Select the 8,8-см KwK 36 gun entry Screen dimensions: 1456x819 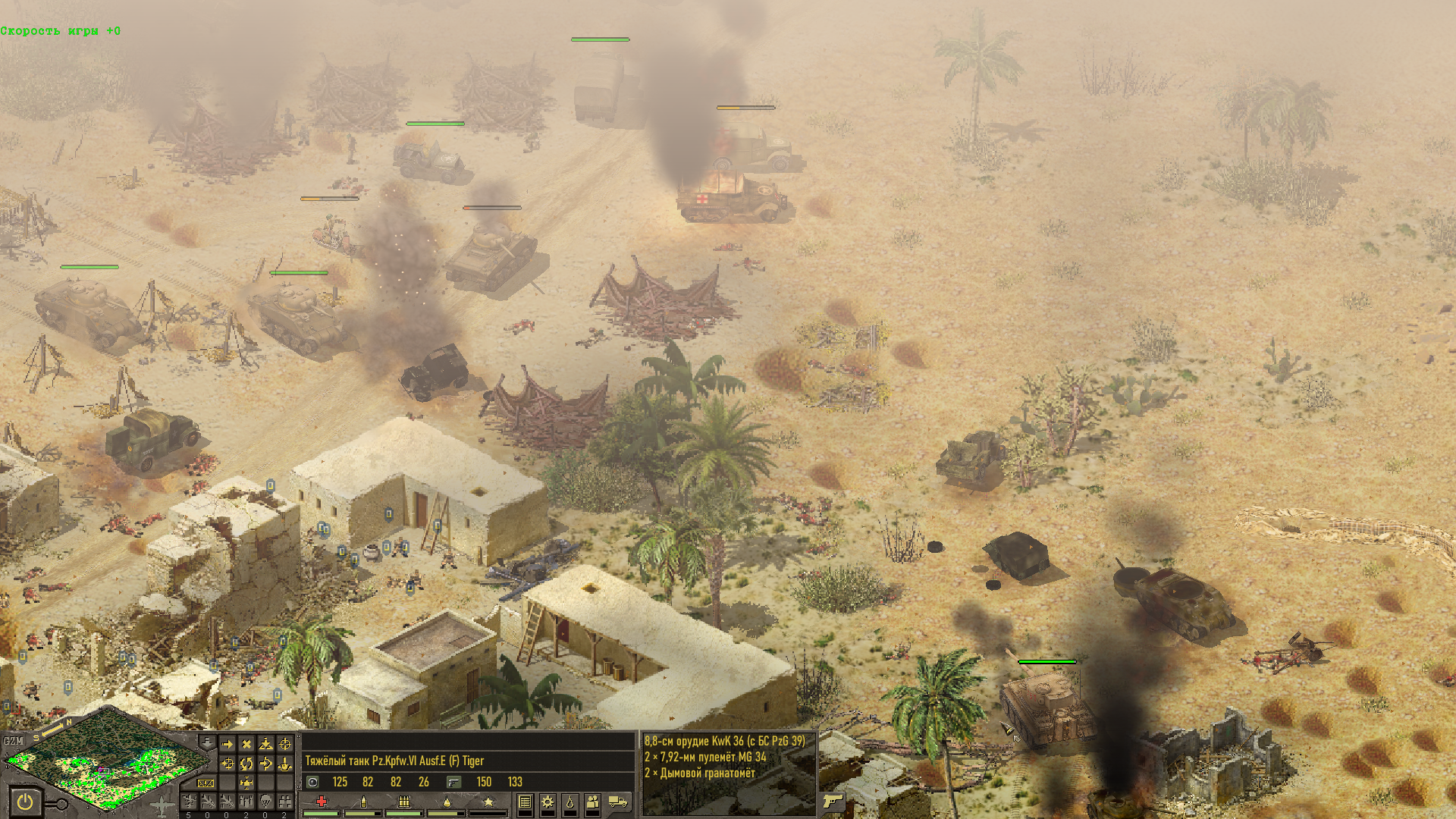point(724,741)
